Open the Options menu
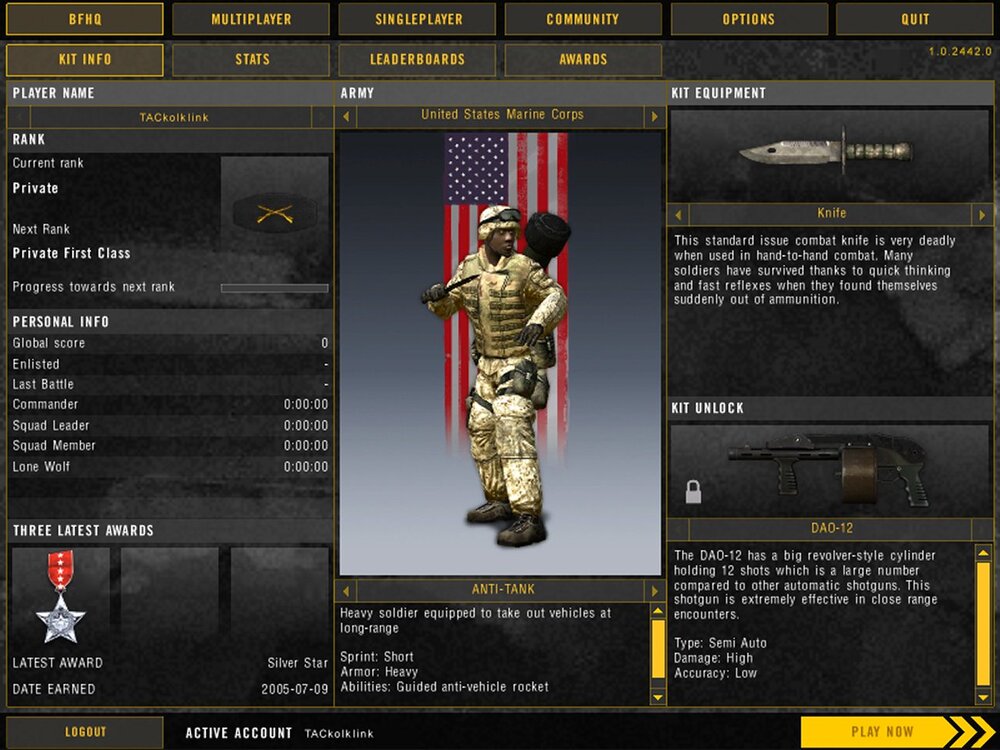This screenshot has width=1000, height=750. (x=749, y=19)
